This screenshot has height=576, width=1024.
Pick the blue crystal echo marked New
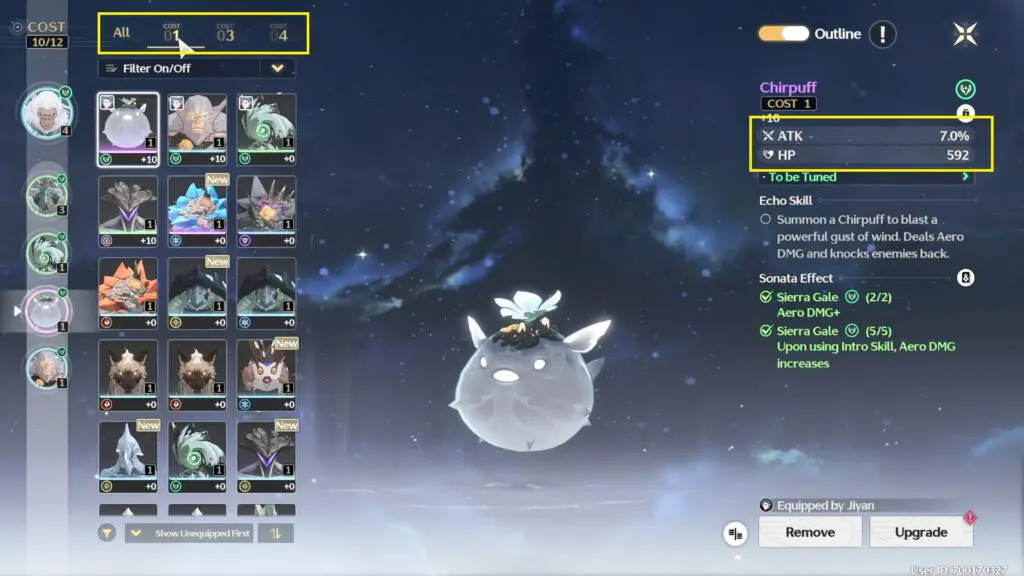197,212
